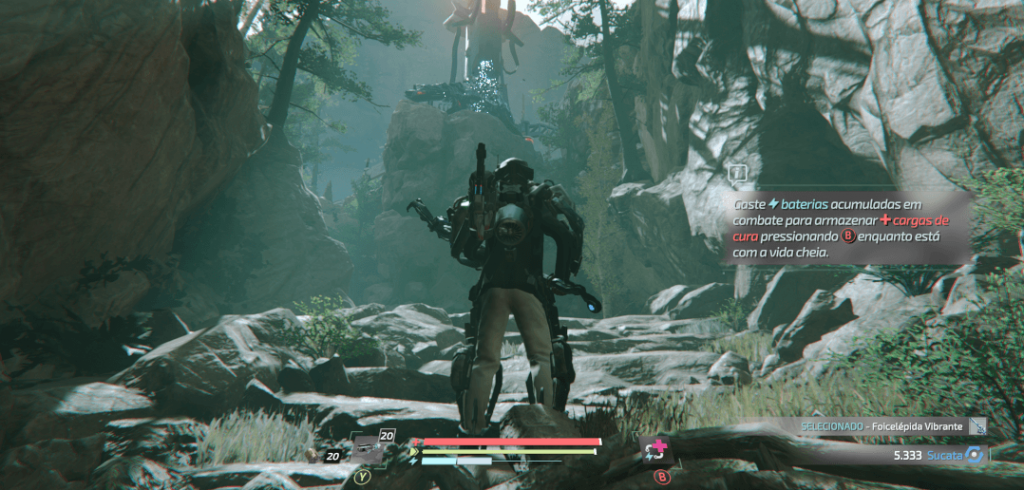The height and width of the screenshot is (490, 1024).
Task: Select the Foicelépida Vibrante weapon icon
Action: (x=977, y=426)
